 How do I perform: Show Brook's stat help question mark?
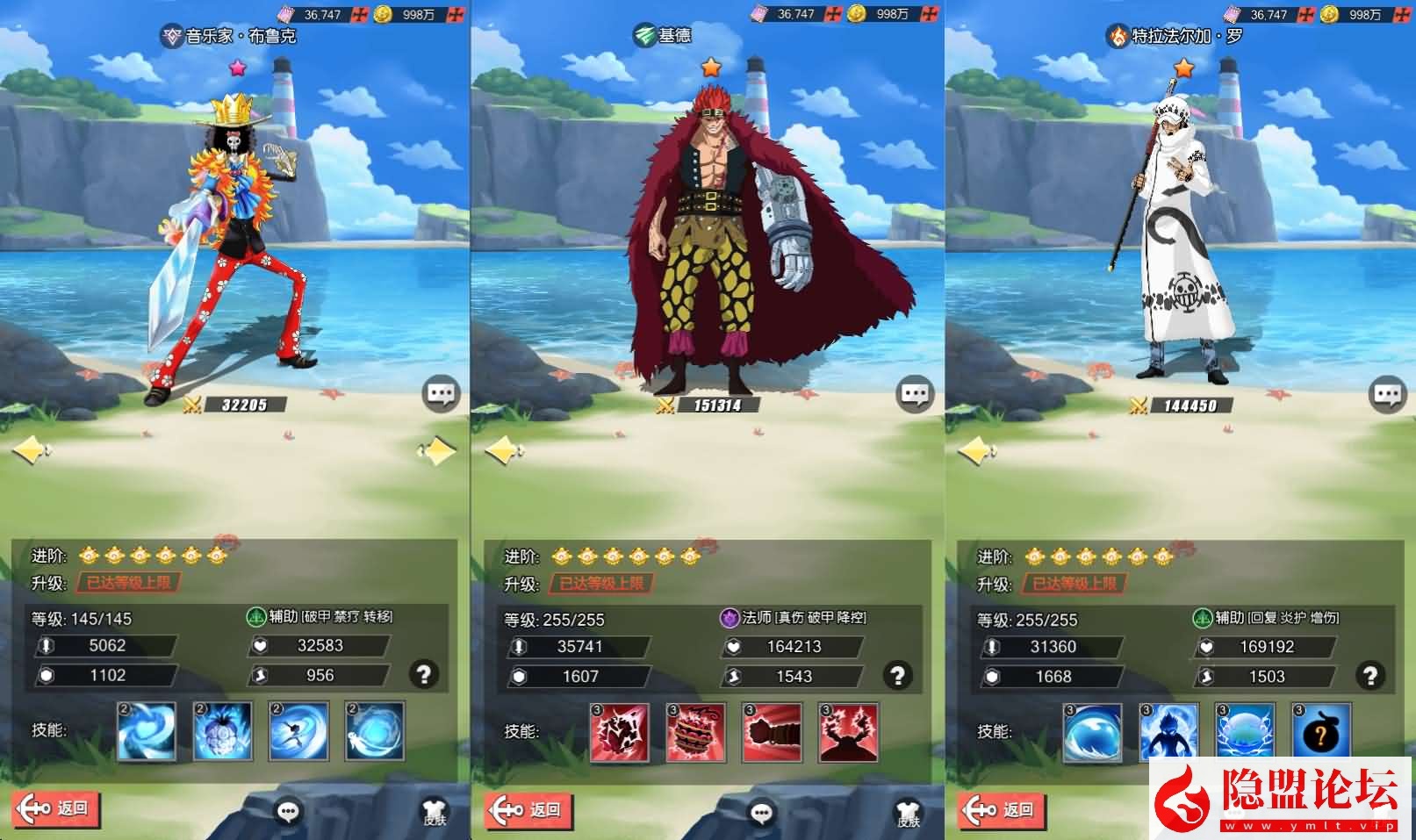(424, 674)
